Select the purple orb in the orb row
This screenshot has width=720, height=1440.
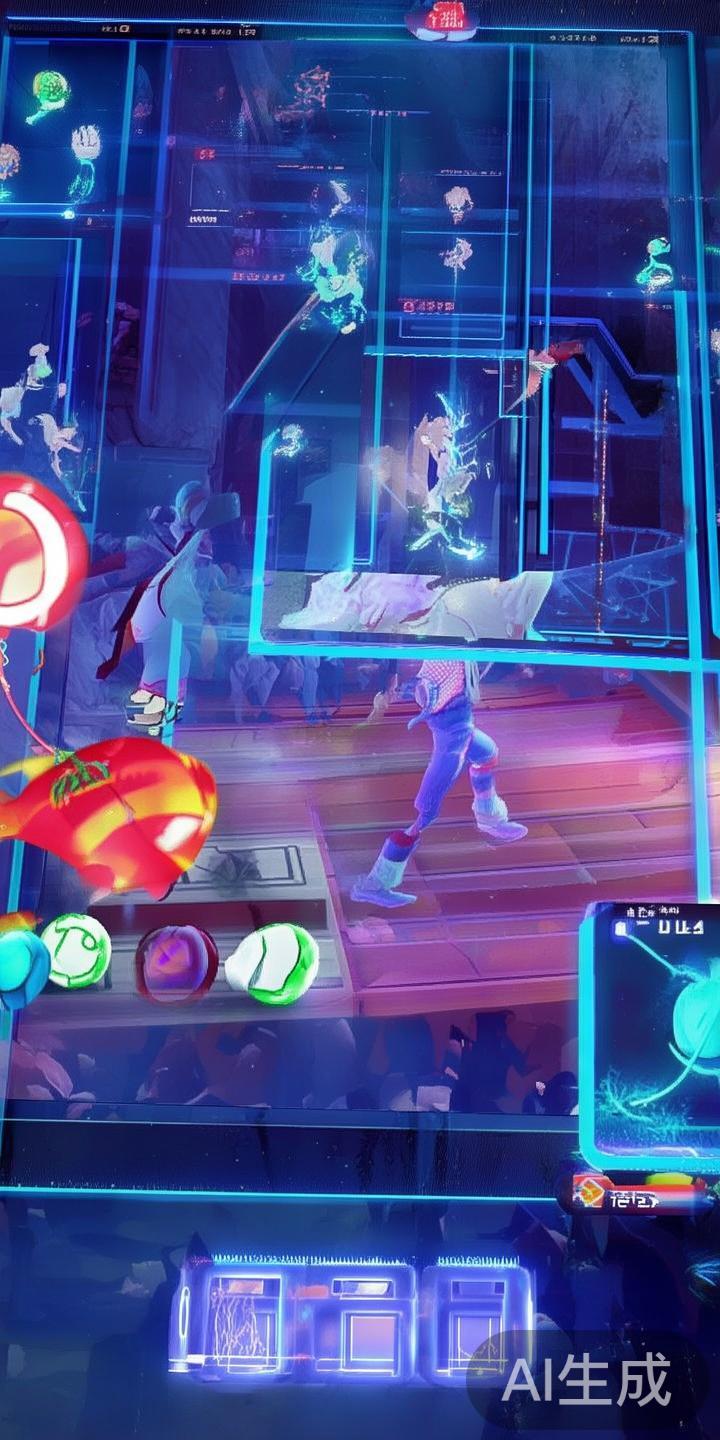(x=177, y=962)
